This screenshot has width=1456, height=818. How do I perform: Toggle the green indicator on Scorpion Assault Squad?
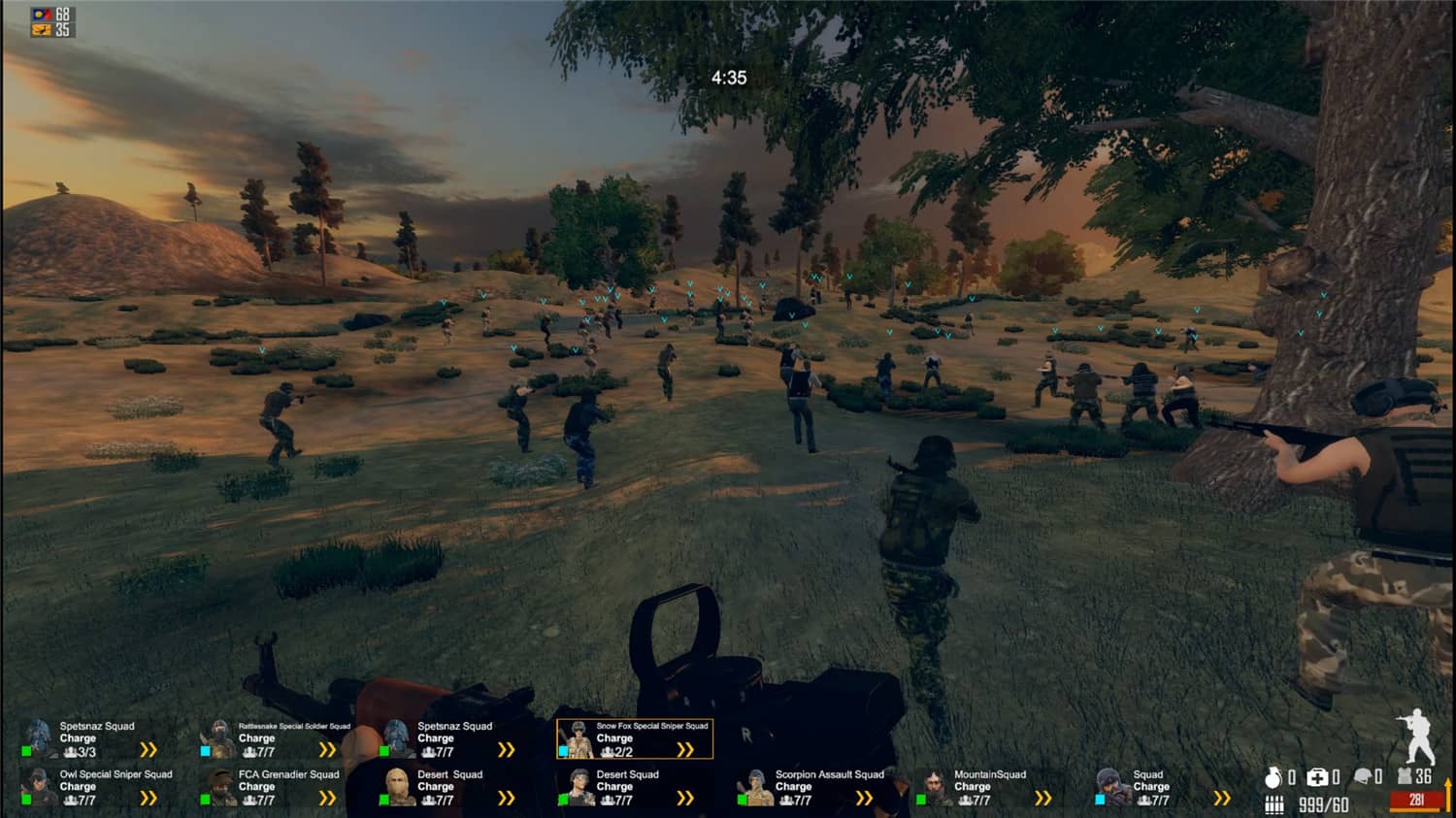pos(745,799)
